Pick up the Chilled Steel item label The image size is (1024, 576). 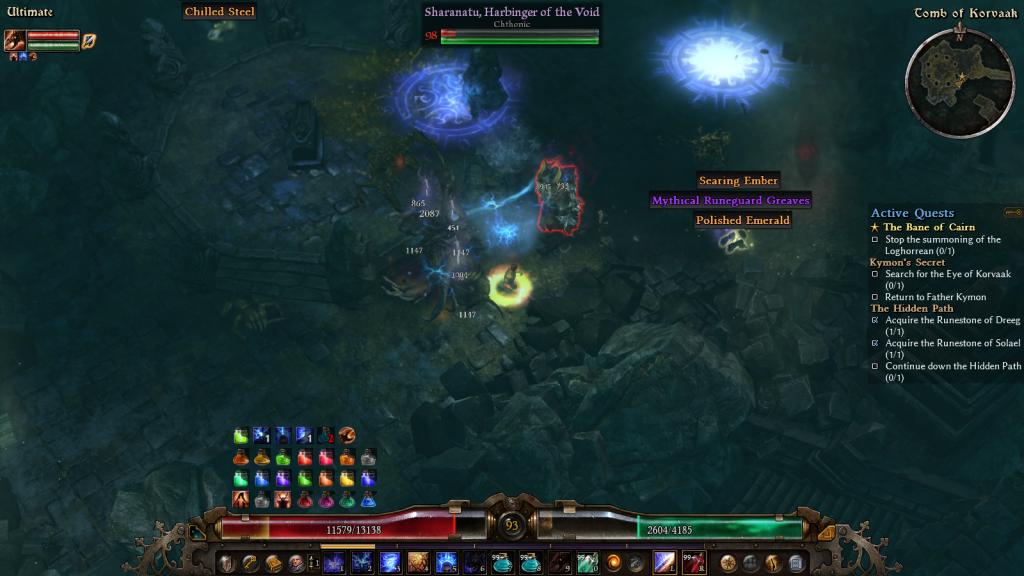(x=219, y=12)
